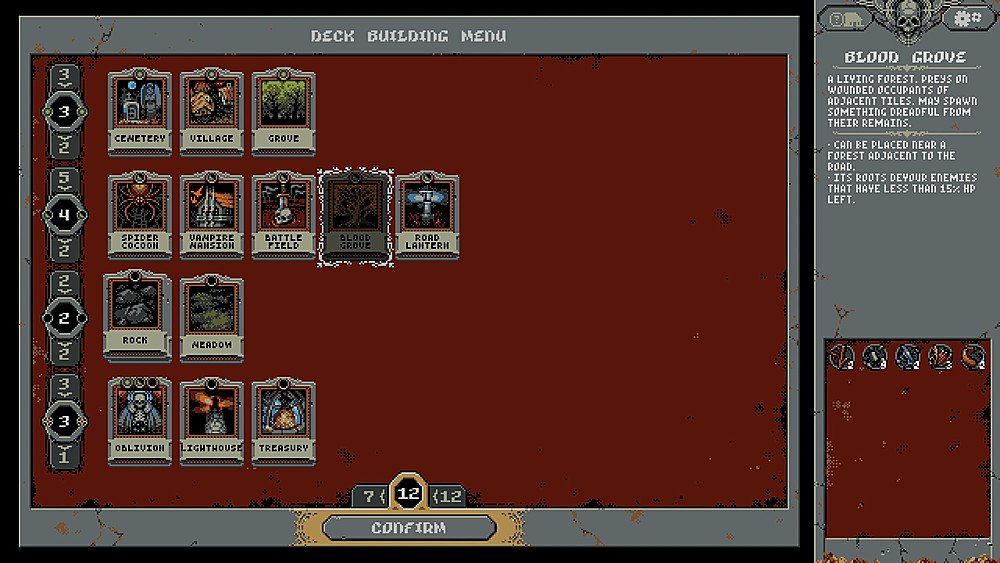Choose the Lighthouse card

pyautogui.click(x=211, y=421)
